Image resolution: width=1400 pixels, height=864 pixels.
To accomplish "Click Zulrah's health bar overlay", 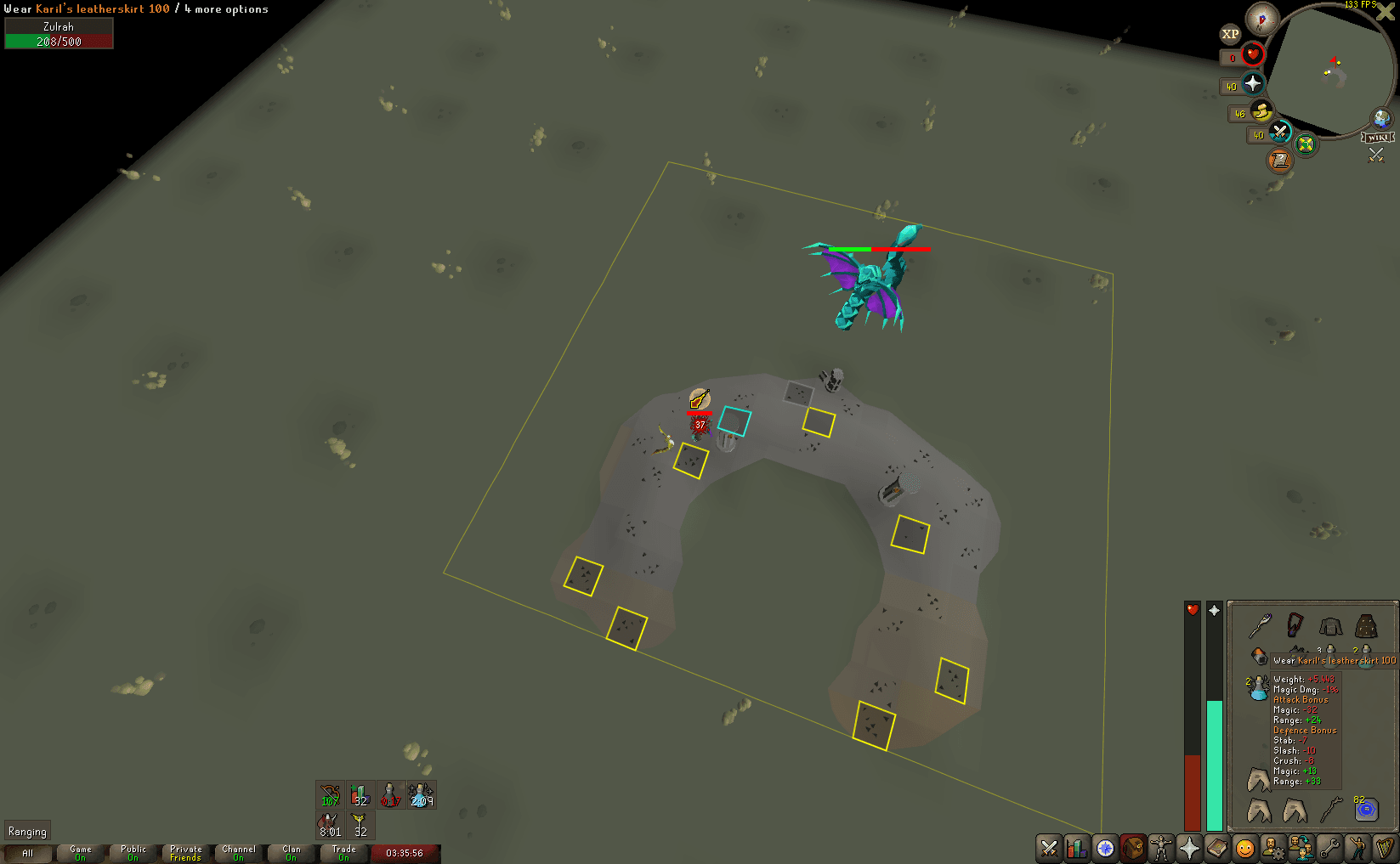I will tap(880, 250).
